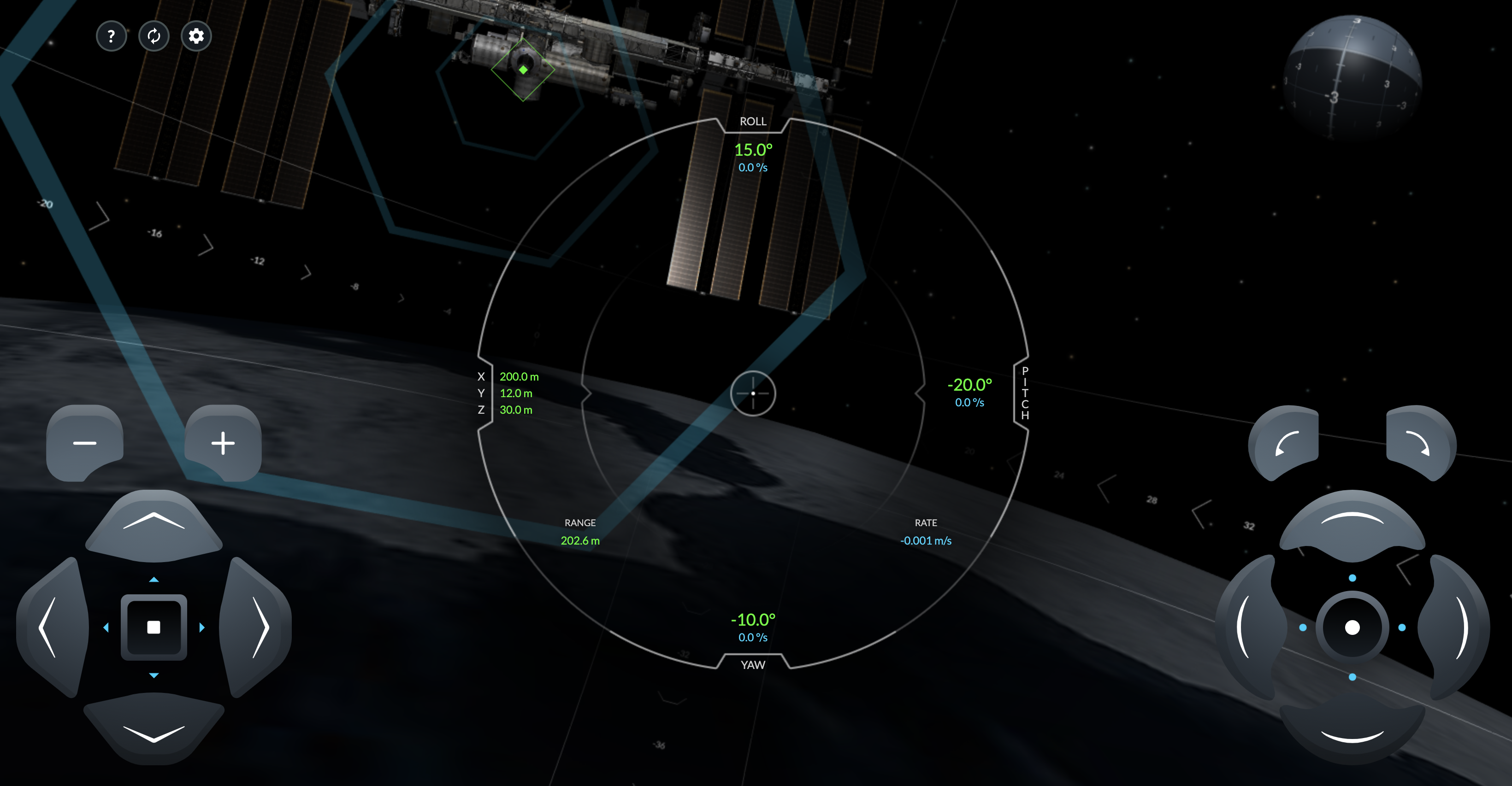Click the plus translate forward button
Viewport: 1512px width, 786px height.
click(x=223, y=443)
